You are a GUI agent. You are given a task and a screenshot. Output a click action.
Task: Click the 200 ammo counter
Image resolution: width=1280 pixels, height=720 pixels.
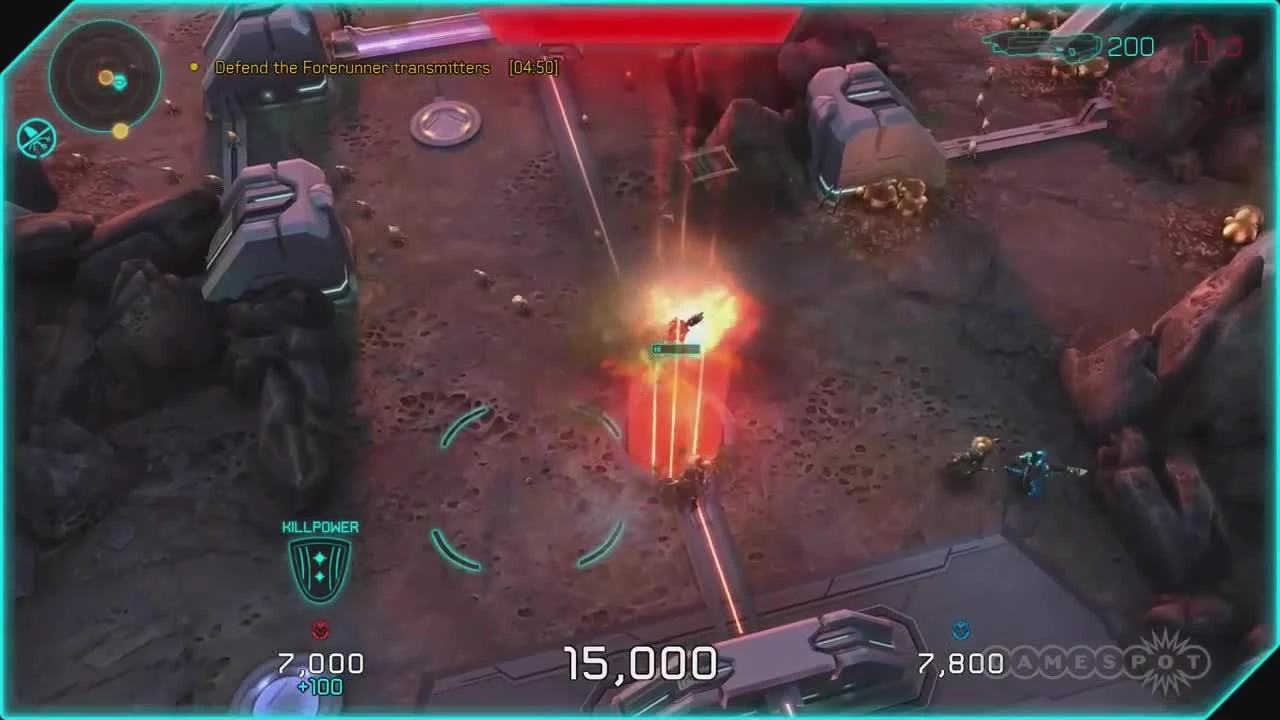[x=1131, y=45]
